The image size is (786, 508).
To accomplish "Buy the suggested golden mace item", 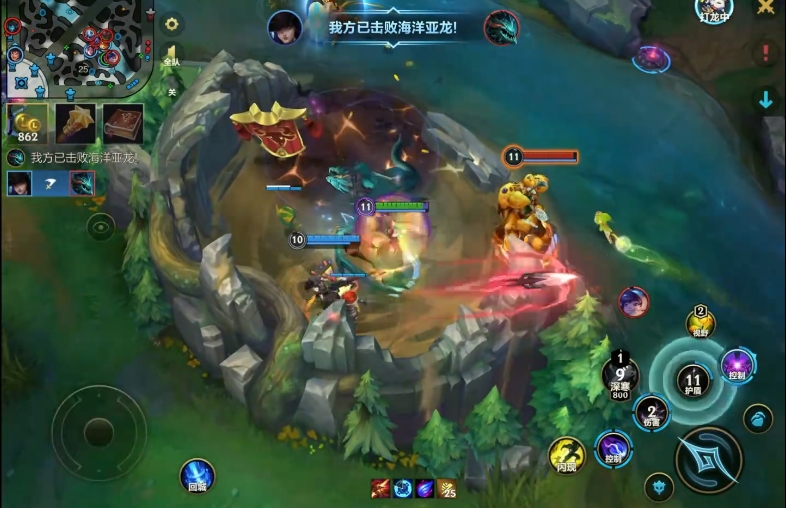I will tap(76, 123).
